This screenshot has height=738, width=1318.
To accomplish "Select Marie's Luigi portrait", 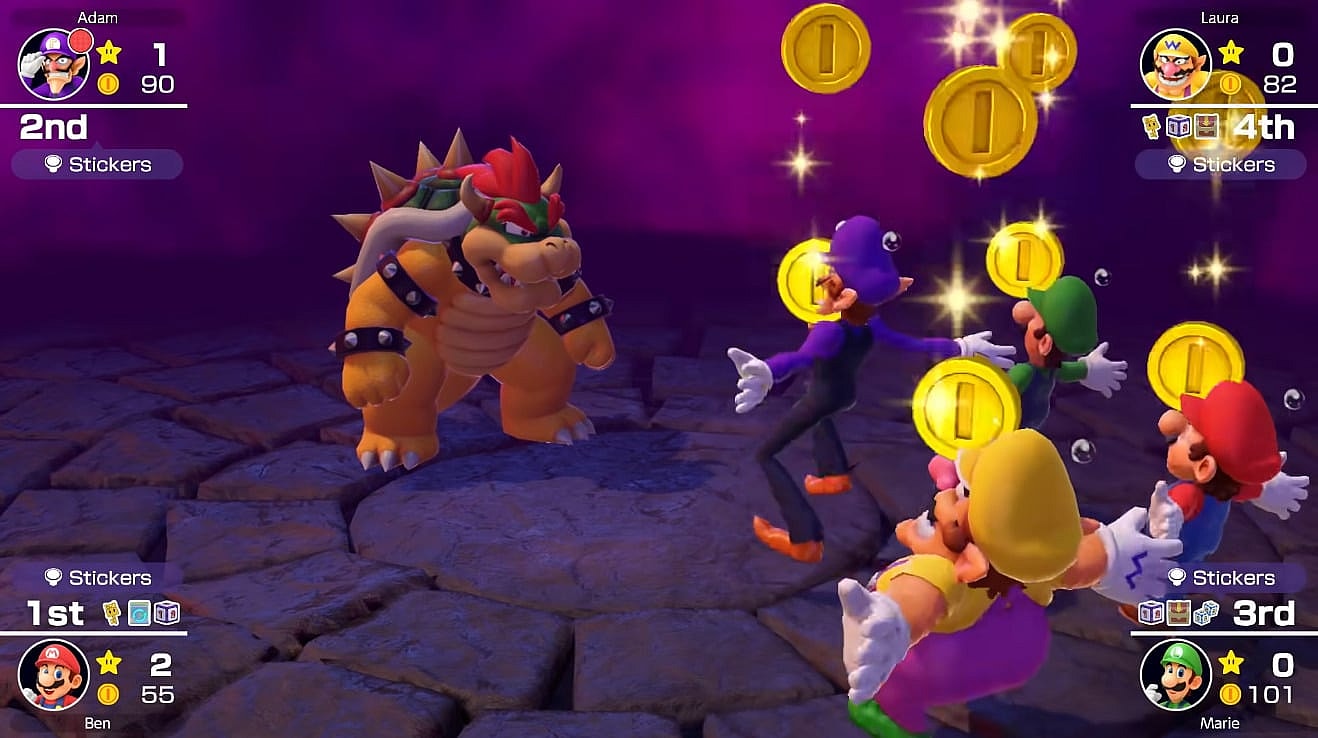I will tap(1176, 674).
